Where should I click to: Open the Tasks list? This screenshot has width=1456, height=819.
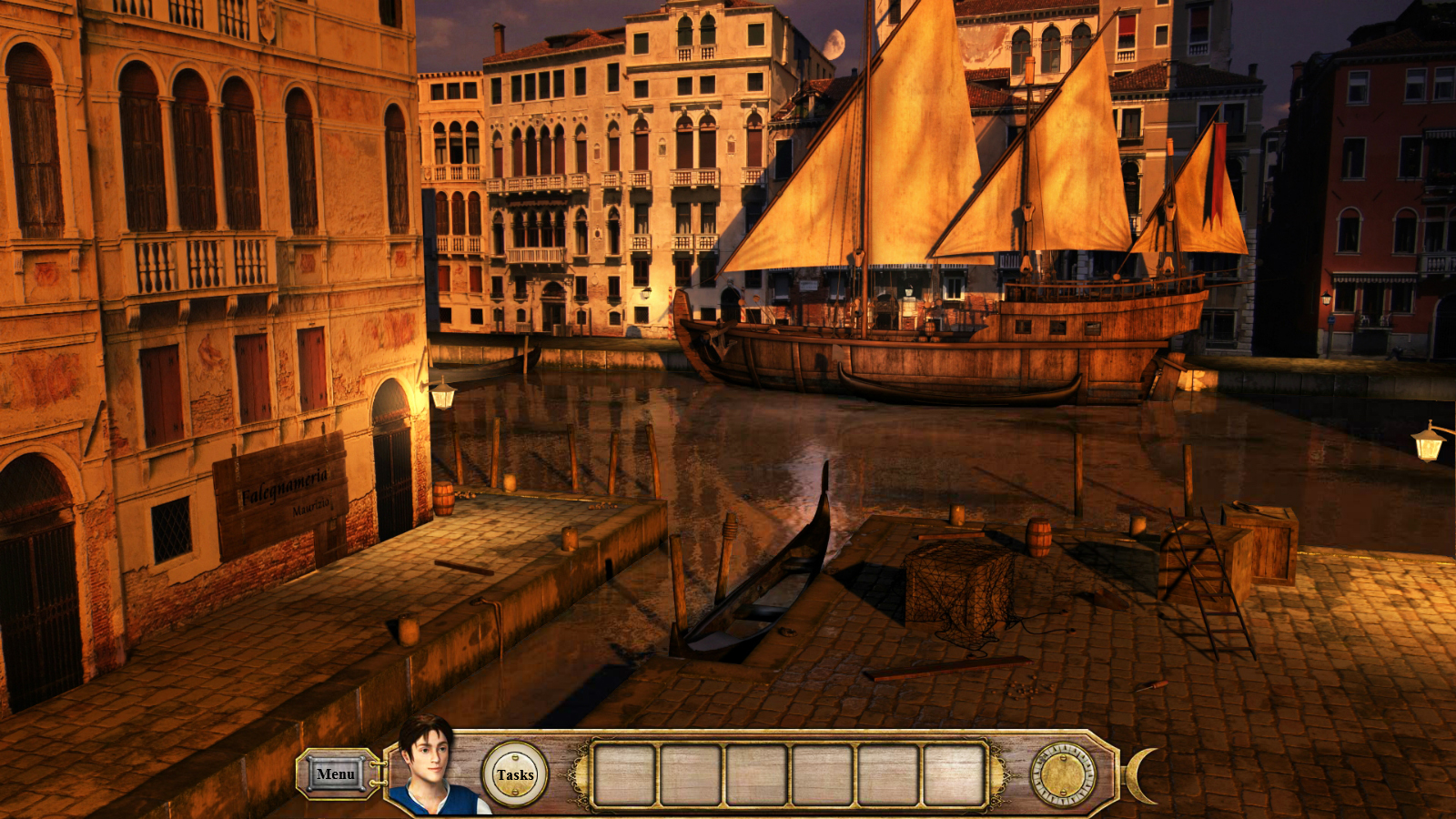pos(515,773)
